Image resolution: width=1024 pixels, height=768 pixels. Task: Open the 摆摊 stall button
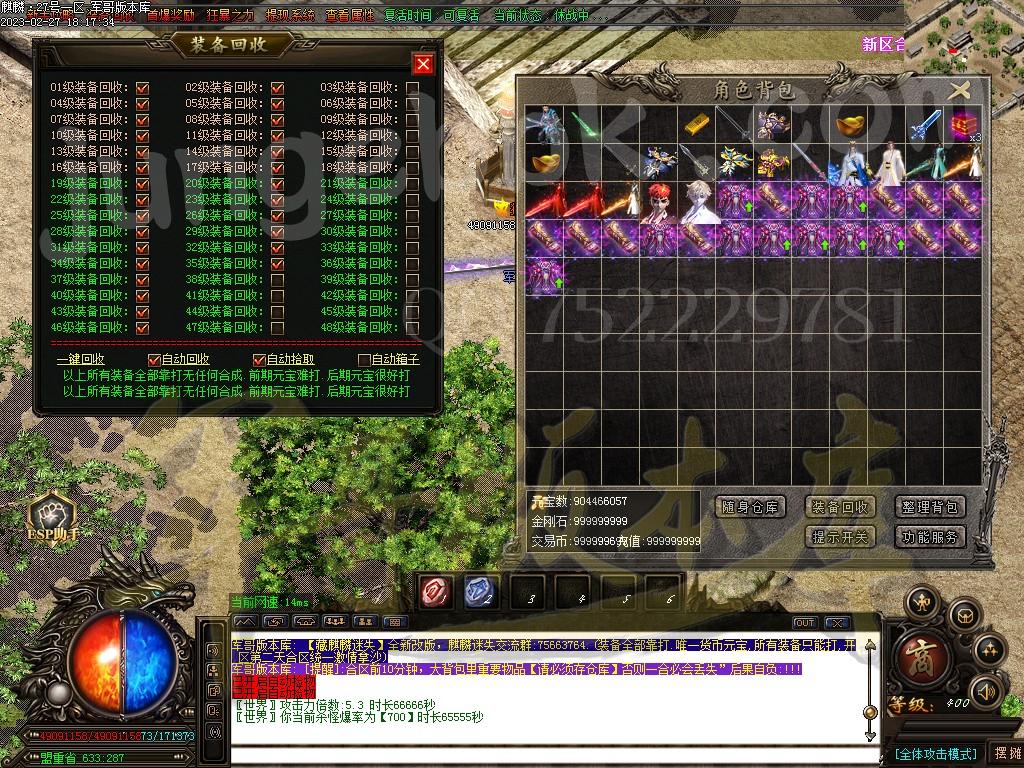tap(1004, 753)
